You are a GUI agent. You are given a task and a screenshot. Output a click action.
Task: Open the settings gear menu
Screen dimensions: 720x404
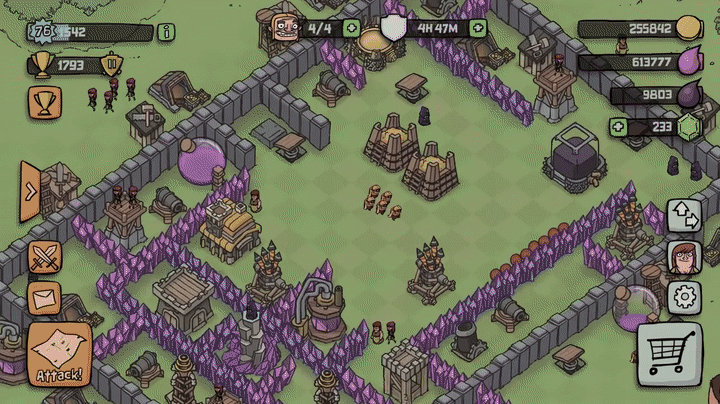[684, 298]
